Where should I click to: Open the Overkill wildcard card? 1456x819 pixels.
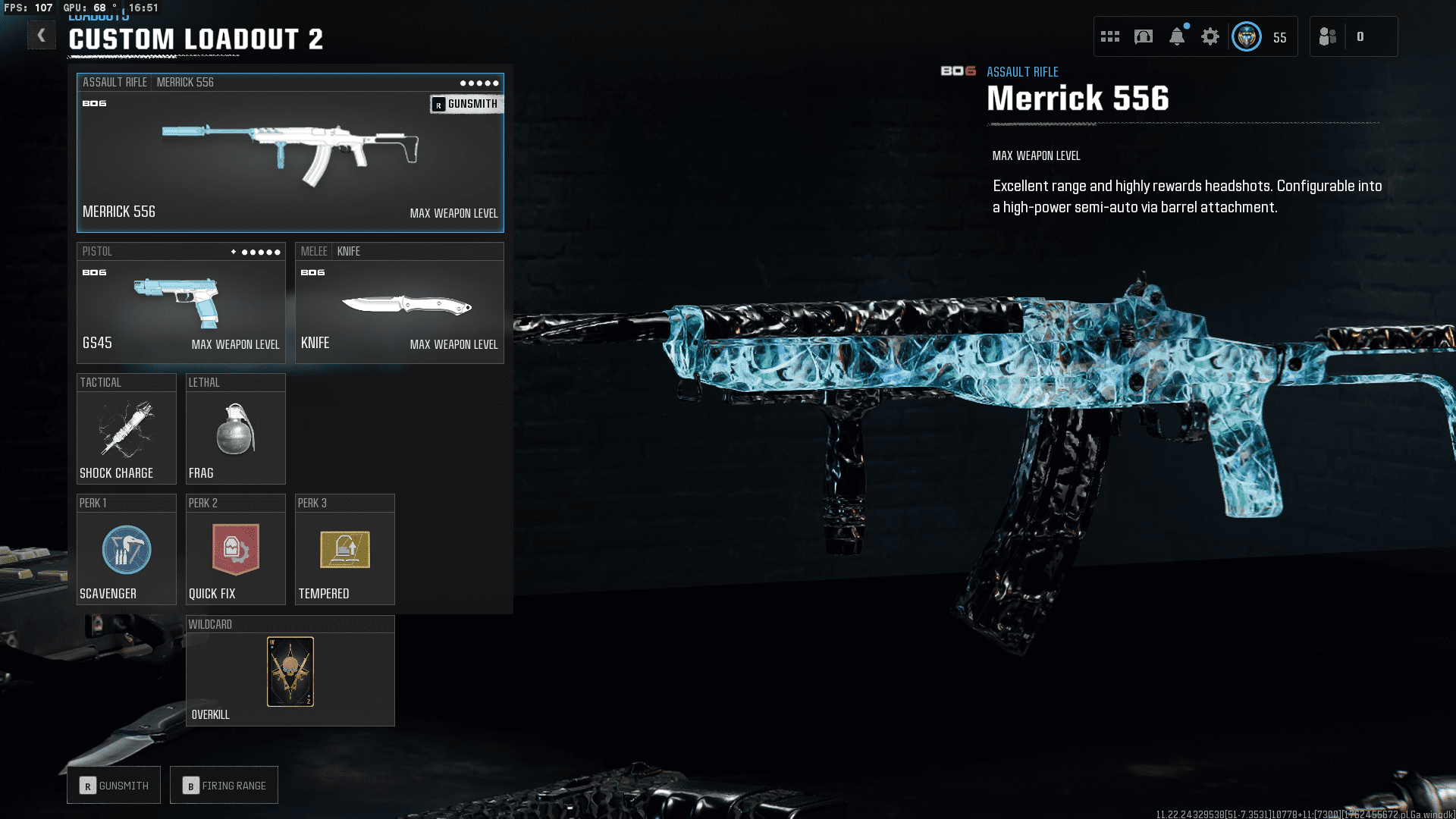click(x=290, y=671)
